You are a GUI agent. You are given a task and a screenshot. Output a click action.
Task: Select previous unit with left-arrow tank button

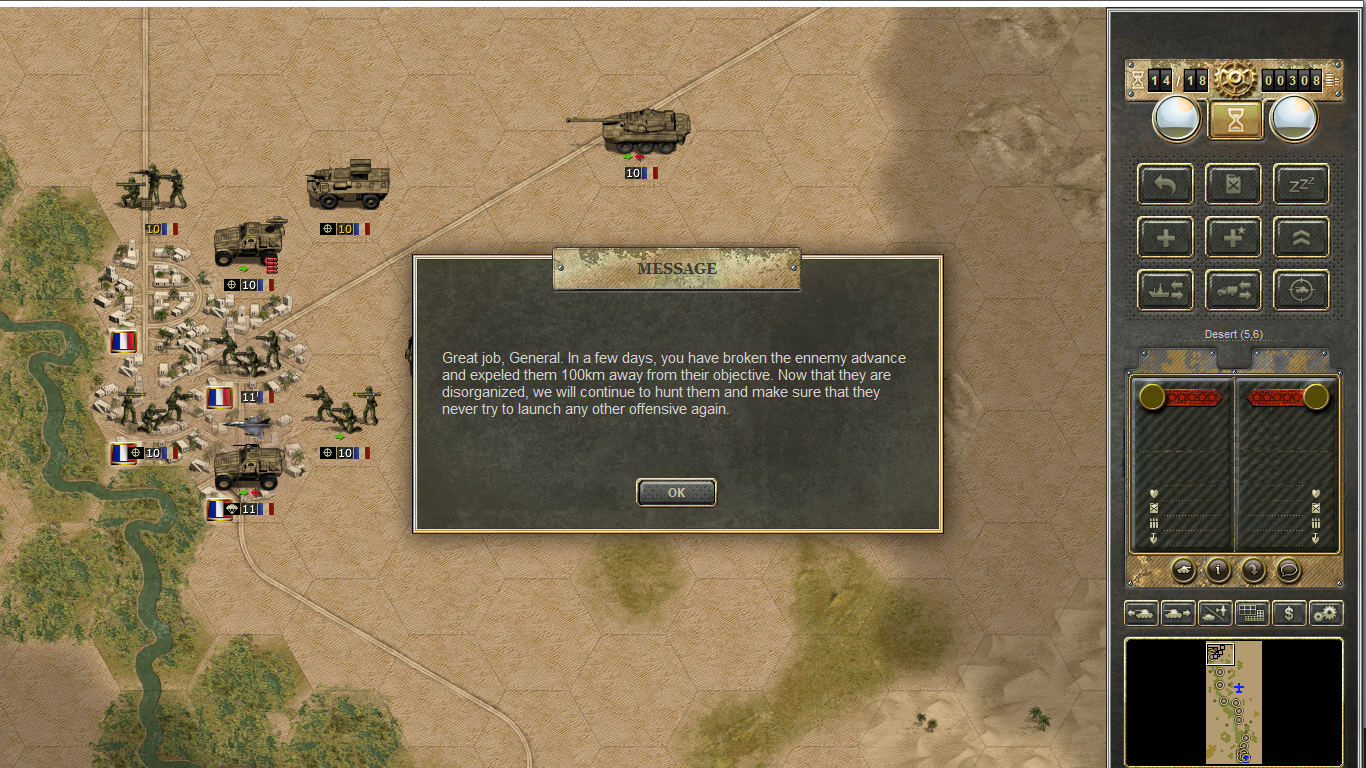1141,613
